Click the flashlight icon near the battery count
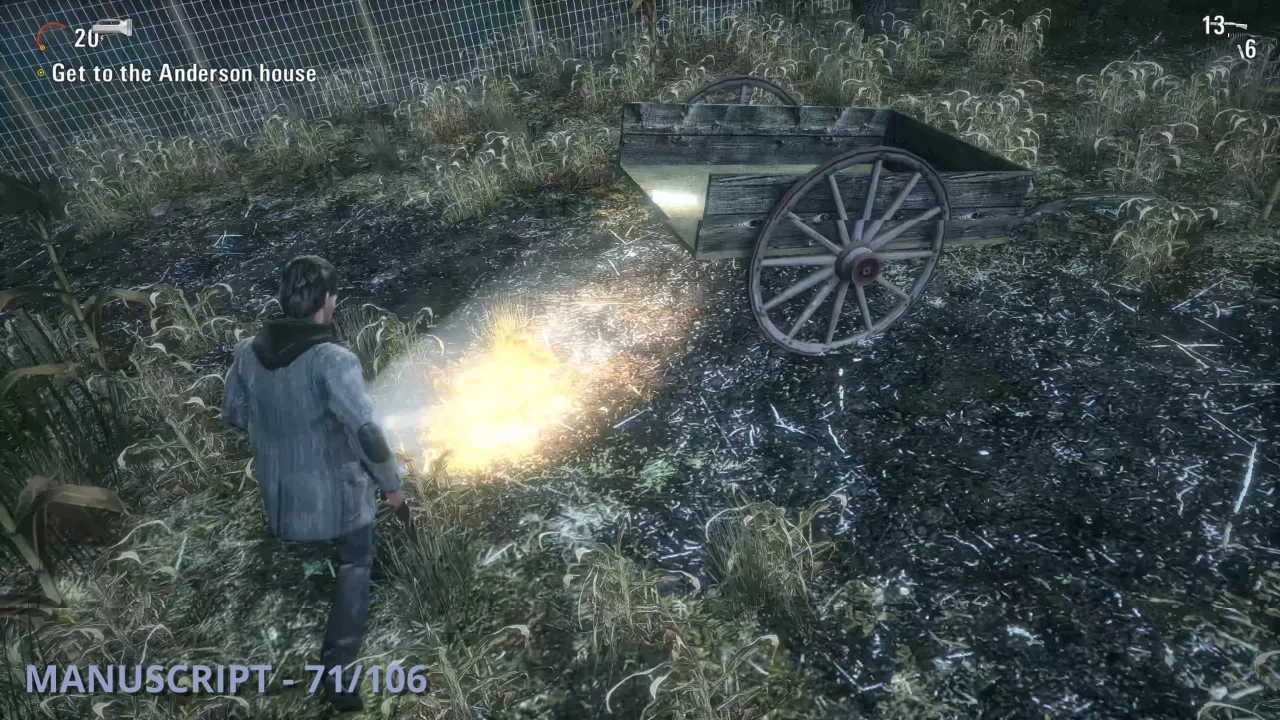This screenshot has height=720, width=1280. [111, 27]
